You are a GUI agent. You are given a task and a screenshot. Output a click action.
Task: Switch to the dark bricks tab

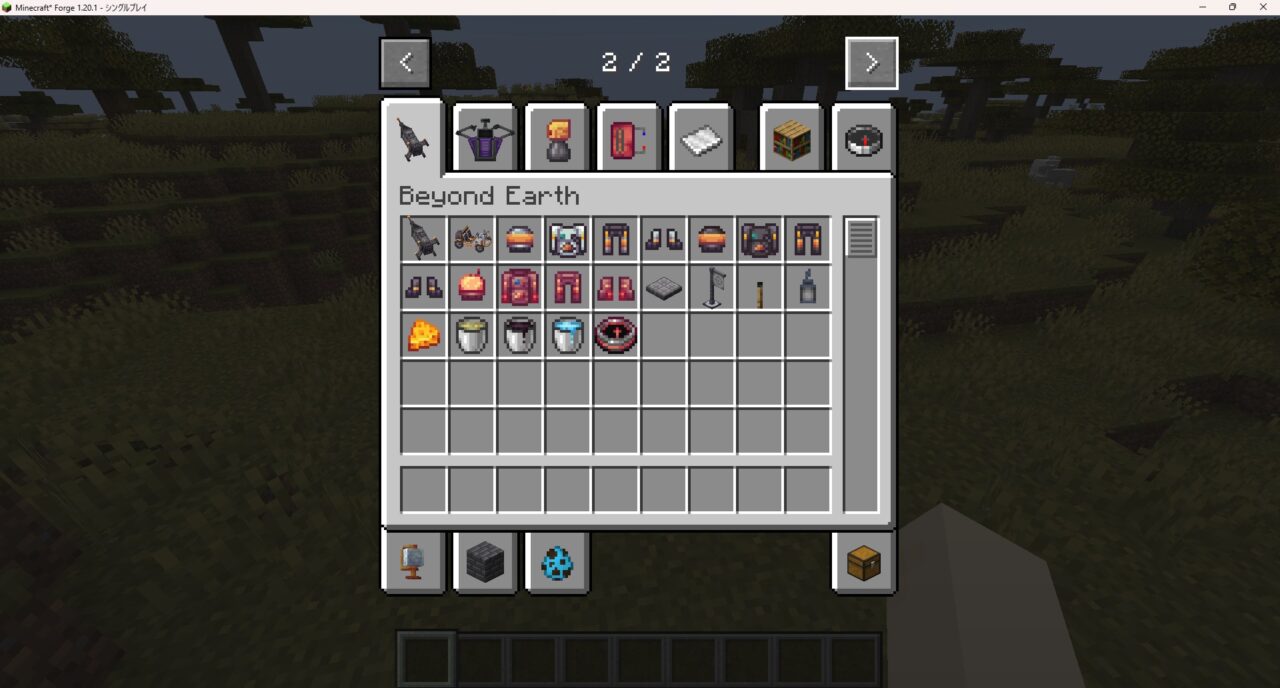coord(485,562)
